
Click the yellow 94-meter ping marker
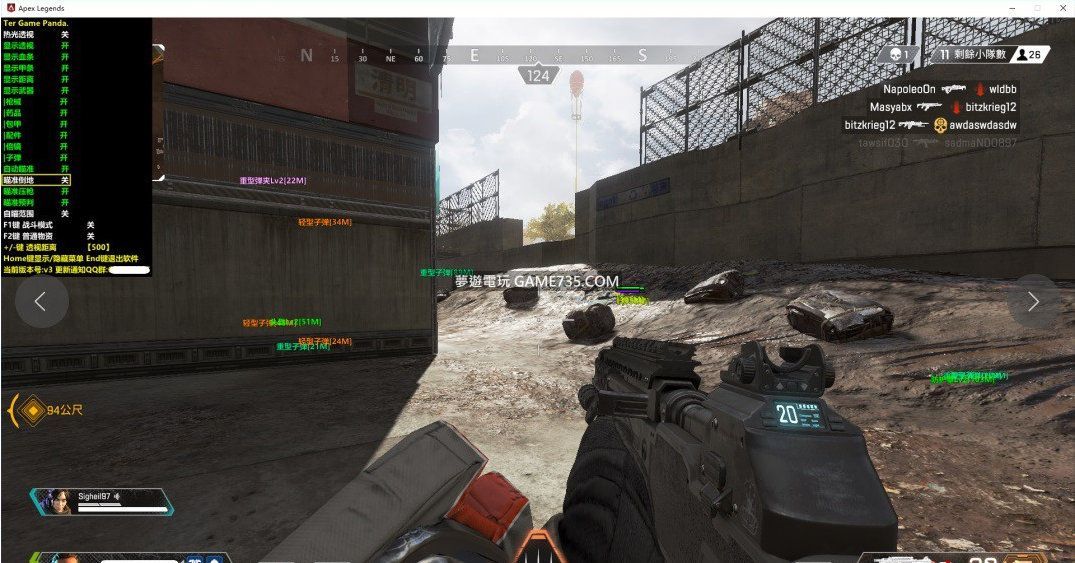point(33,409)
